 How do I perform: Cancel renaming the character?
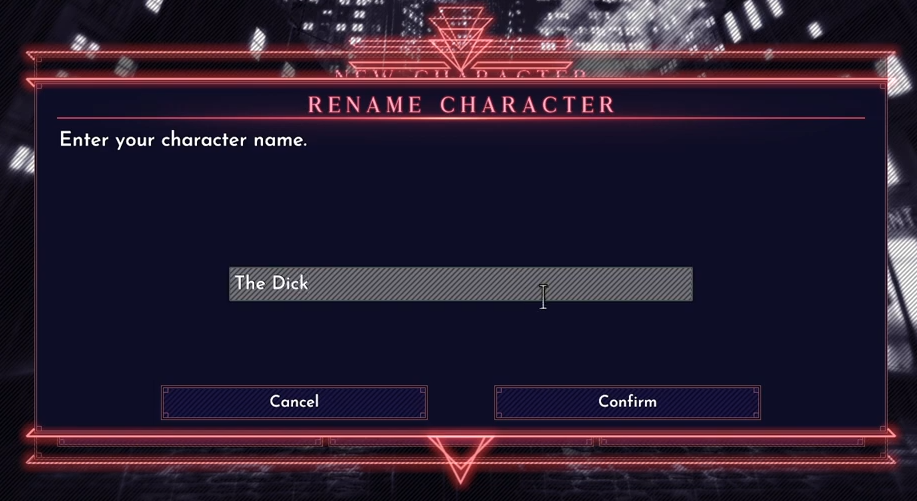(x=294, y=402)
